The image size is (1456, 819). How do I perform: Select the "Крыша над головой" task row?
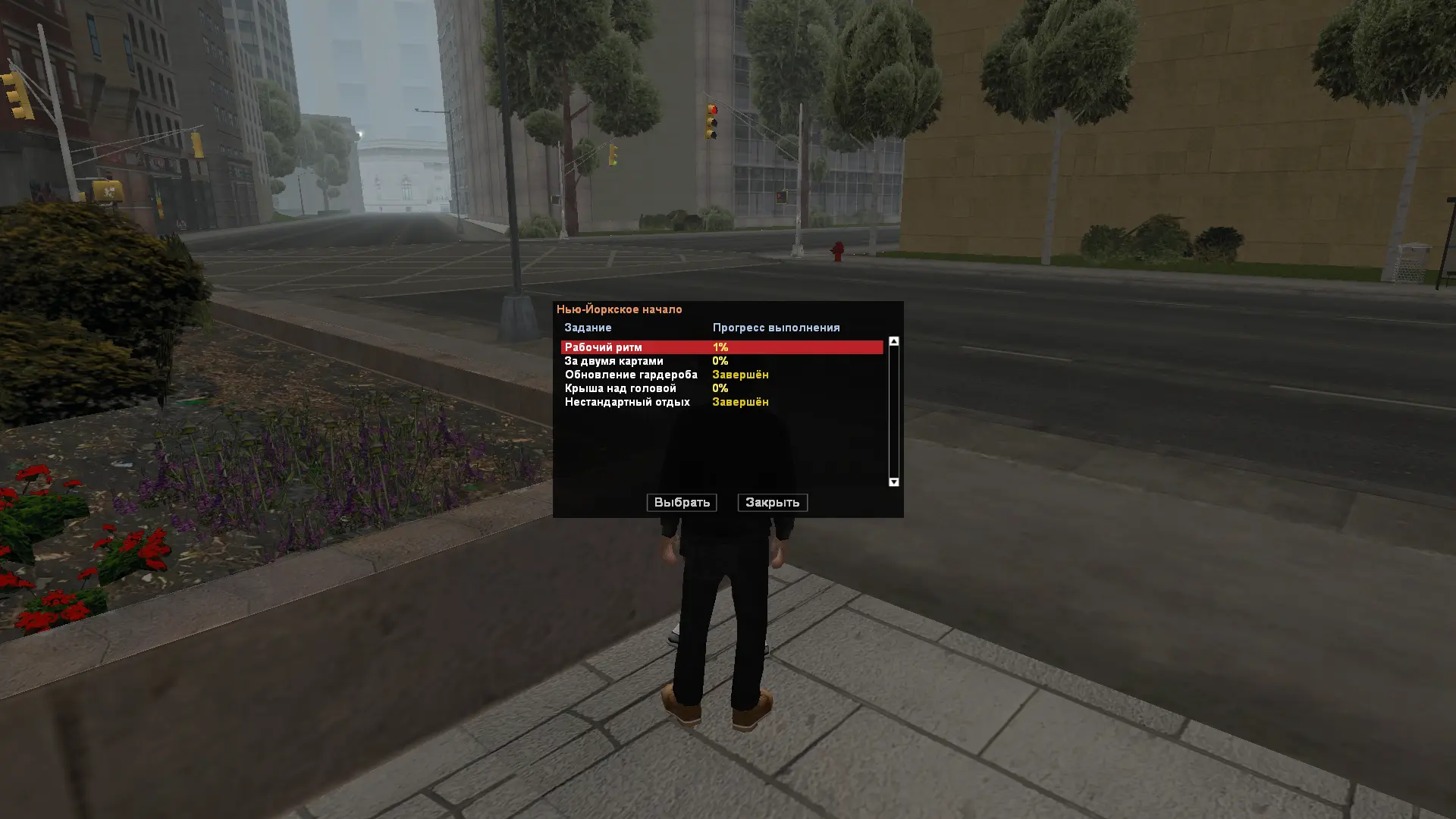click(x=620, y=388)
